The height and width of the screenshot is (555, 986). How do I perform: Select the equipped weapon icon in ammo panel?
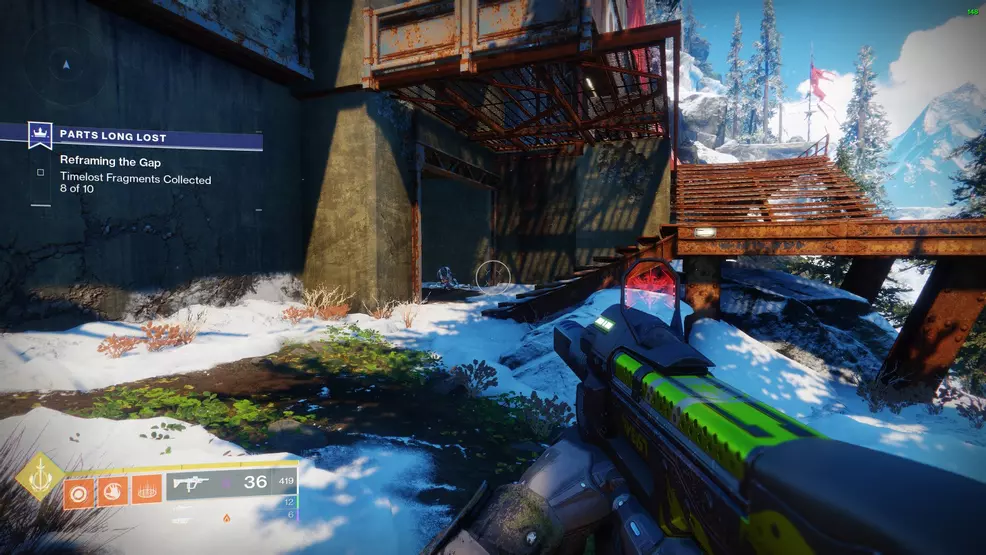click(x=190, y=482)
